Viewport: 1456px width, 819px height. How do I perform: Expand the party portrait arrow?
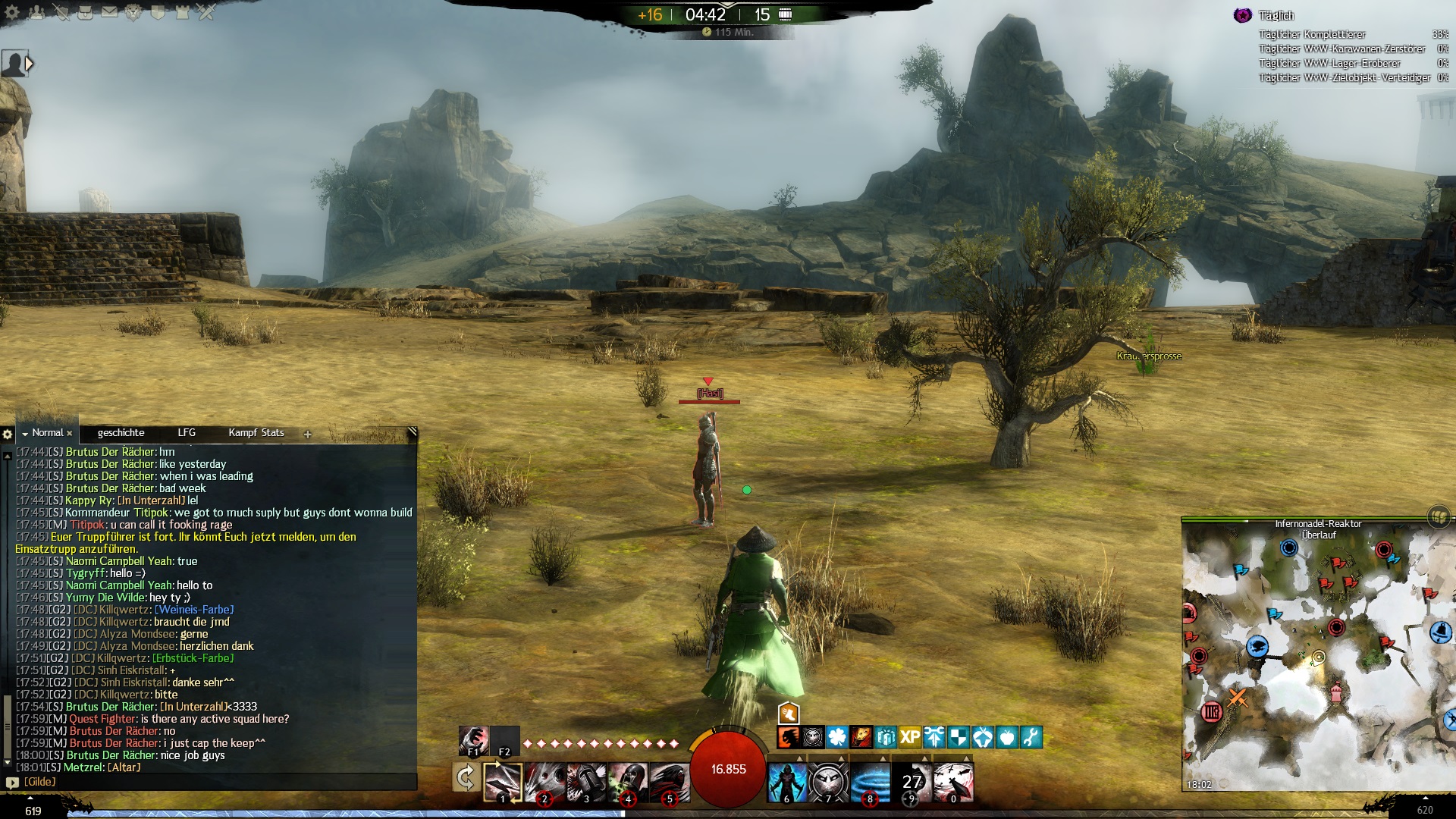click(30, 64)
